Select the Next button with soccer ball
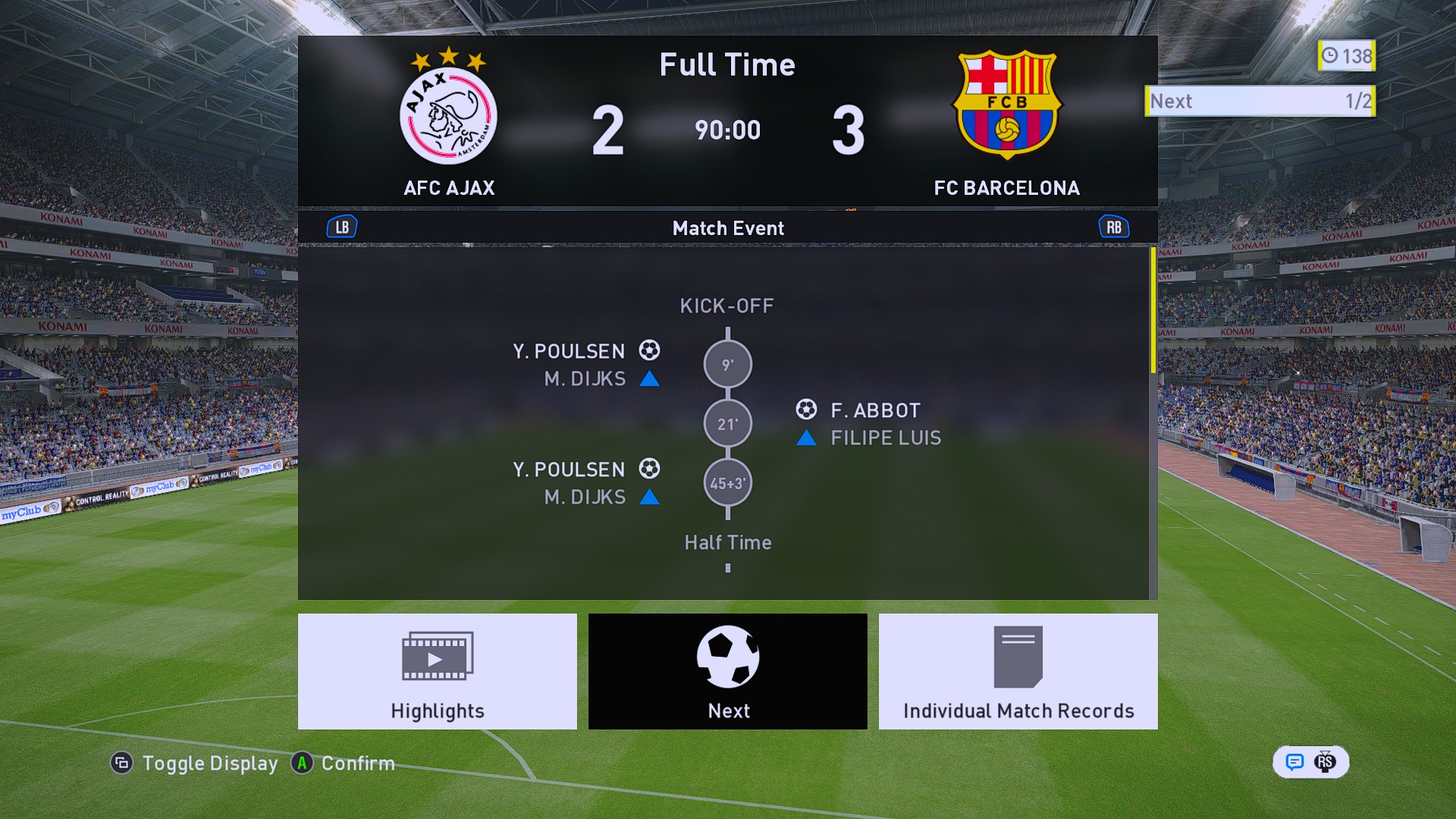 727,671
